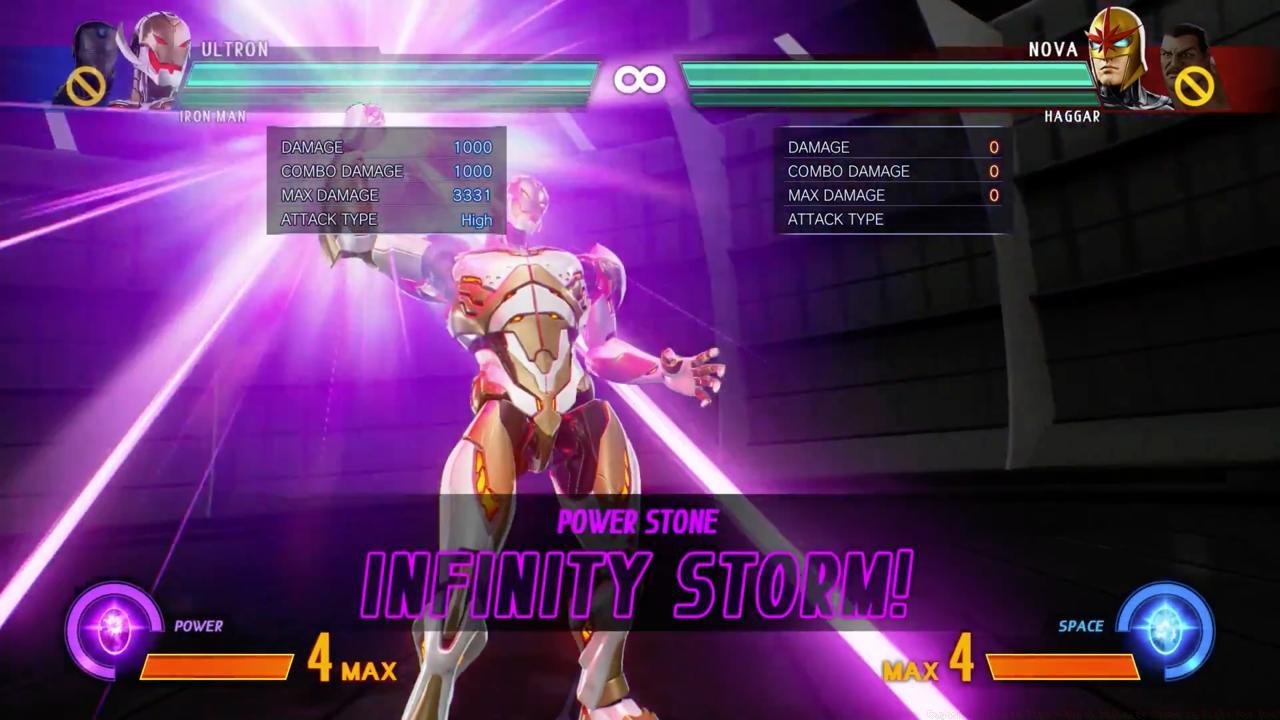Select the MAX DAMAGE row label
1280x720 pixels.
333,195
